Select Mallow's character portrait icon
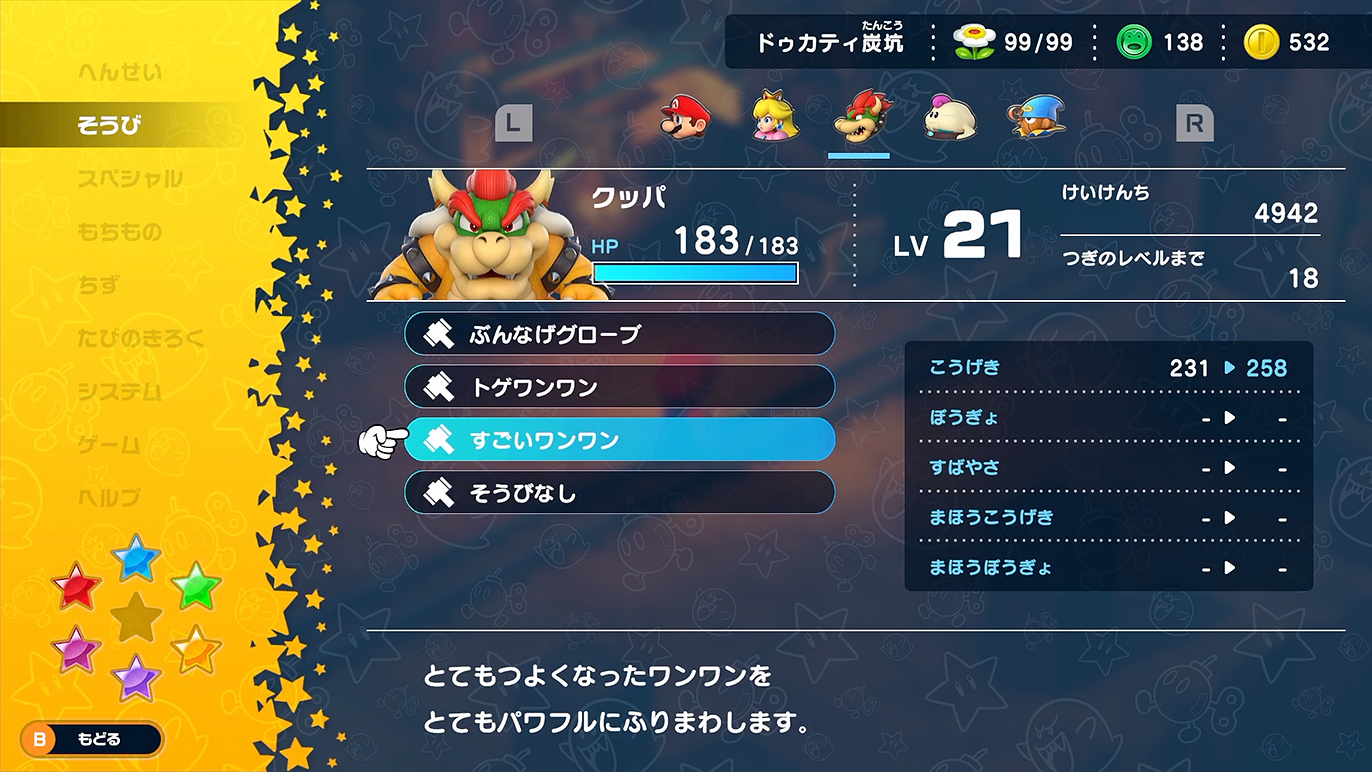This screenshot has height=772, width=1372. tap(948, 118)
